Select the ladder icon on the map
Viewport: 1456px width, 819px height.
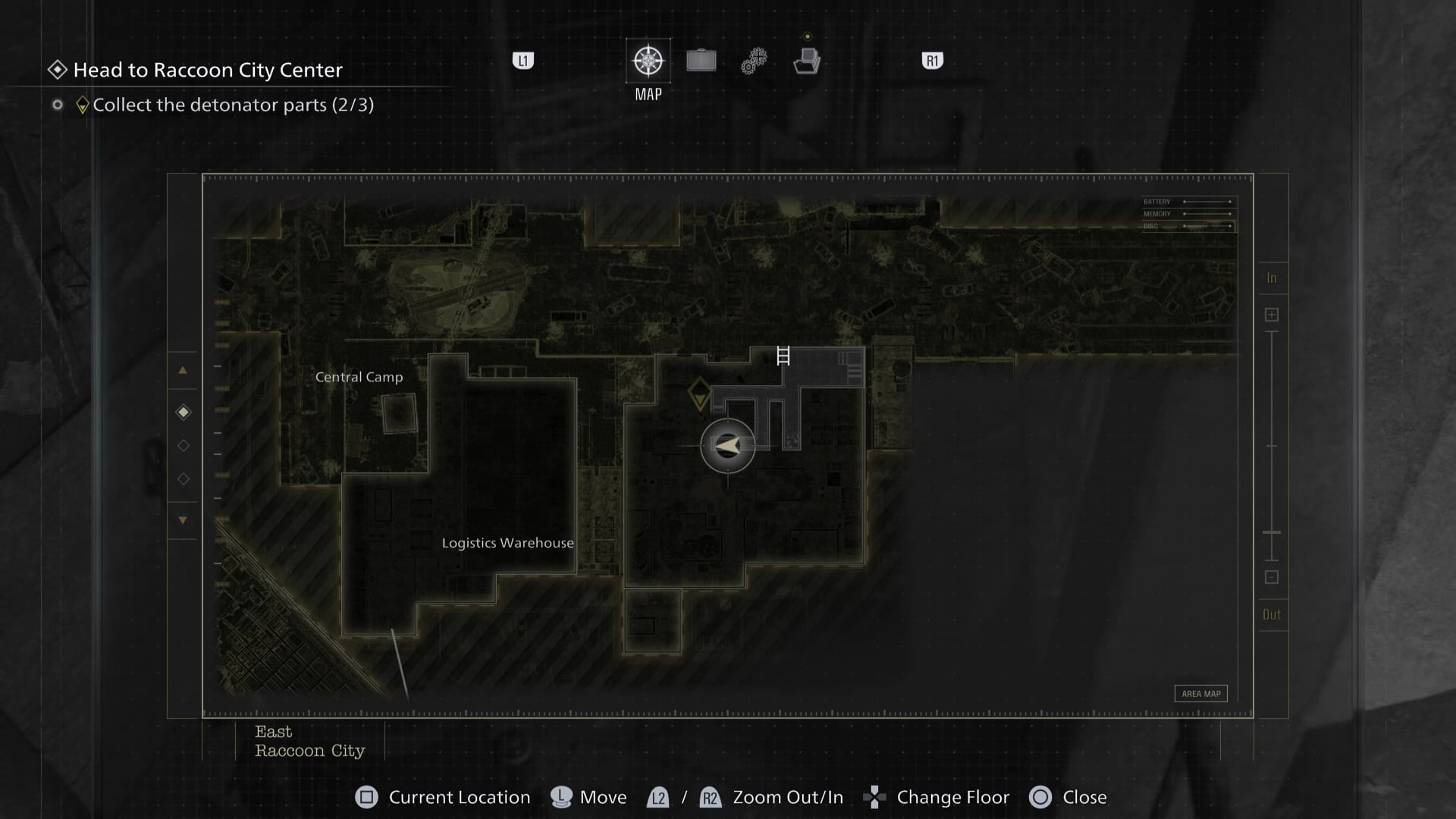[783, 356]
